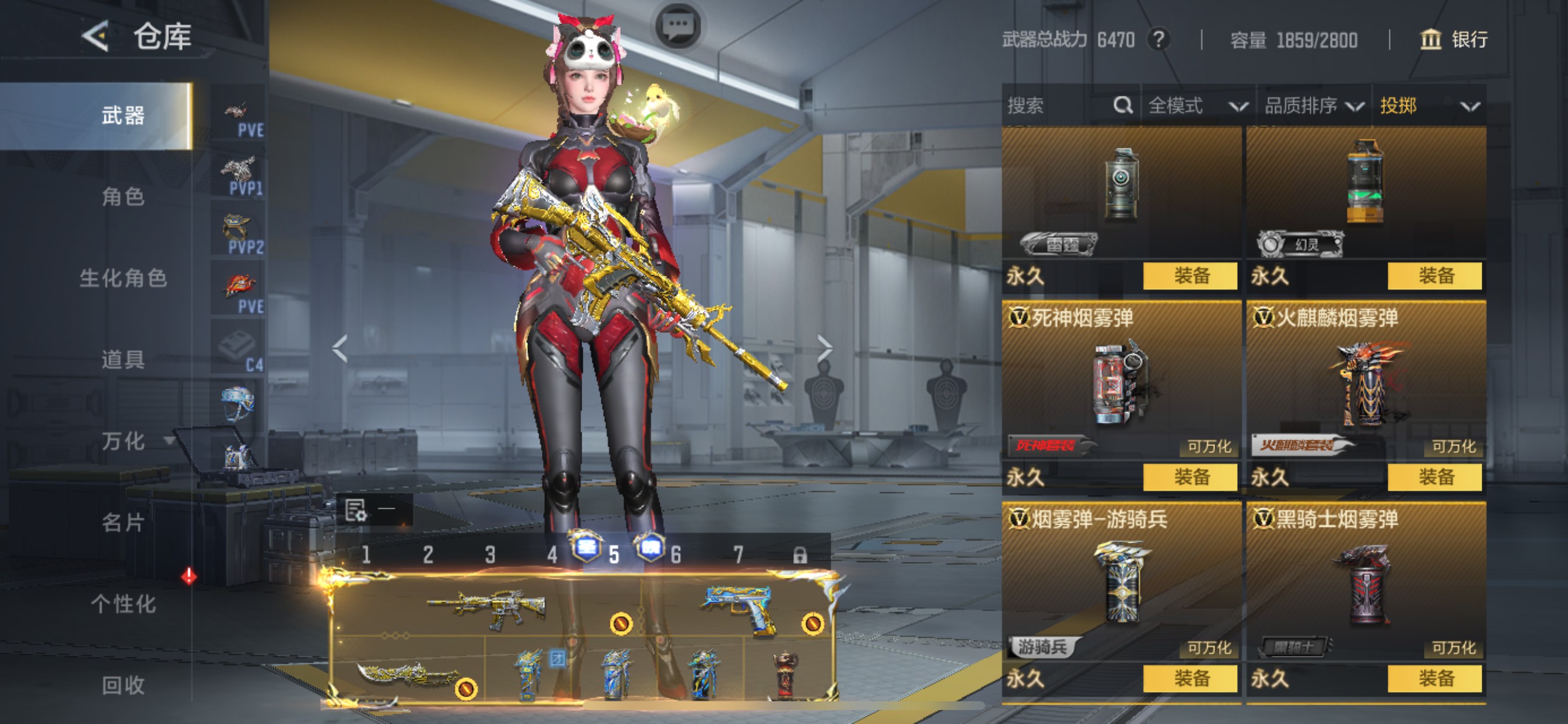
Task: Go back using the arrow beside 仓库
Action: tap(96, 37)
